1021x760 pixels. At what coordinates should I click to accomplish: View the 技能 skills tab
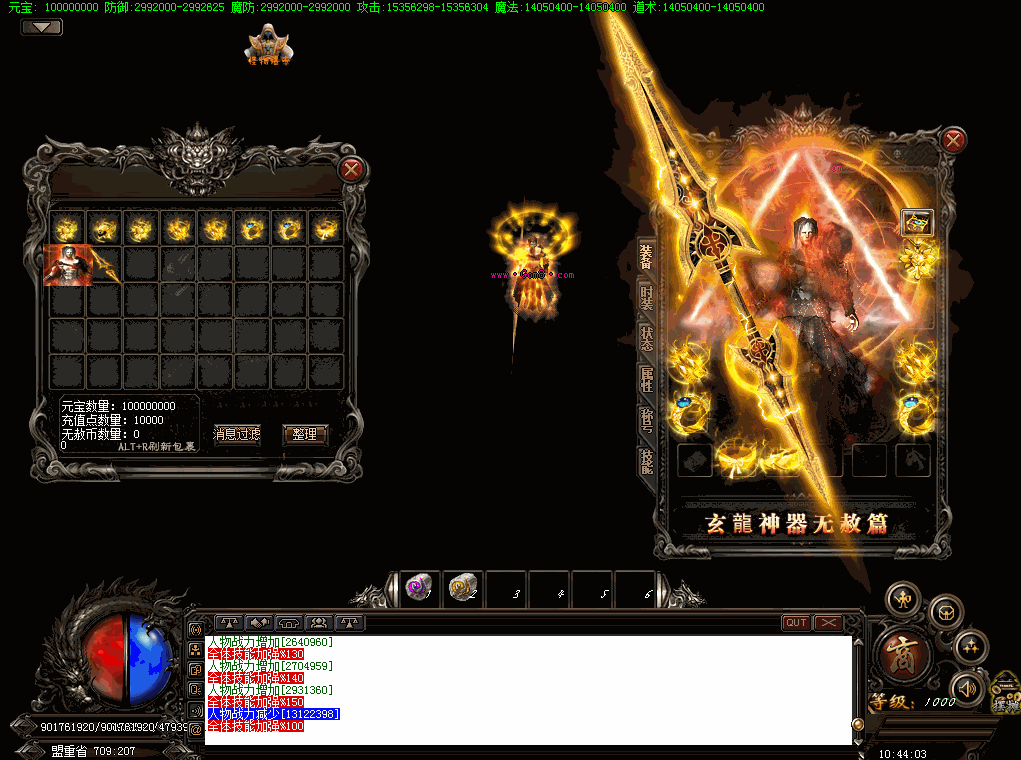tap(646, 460)
